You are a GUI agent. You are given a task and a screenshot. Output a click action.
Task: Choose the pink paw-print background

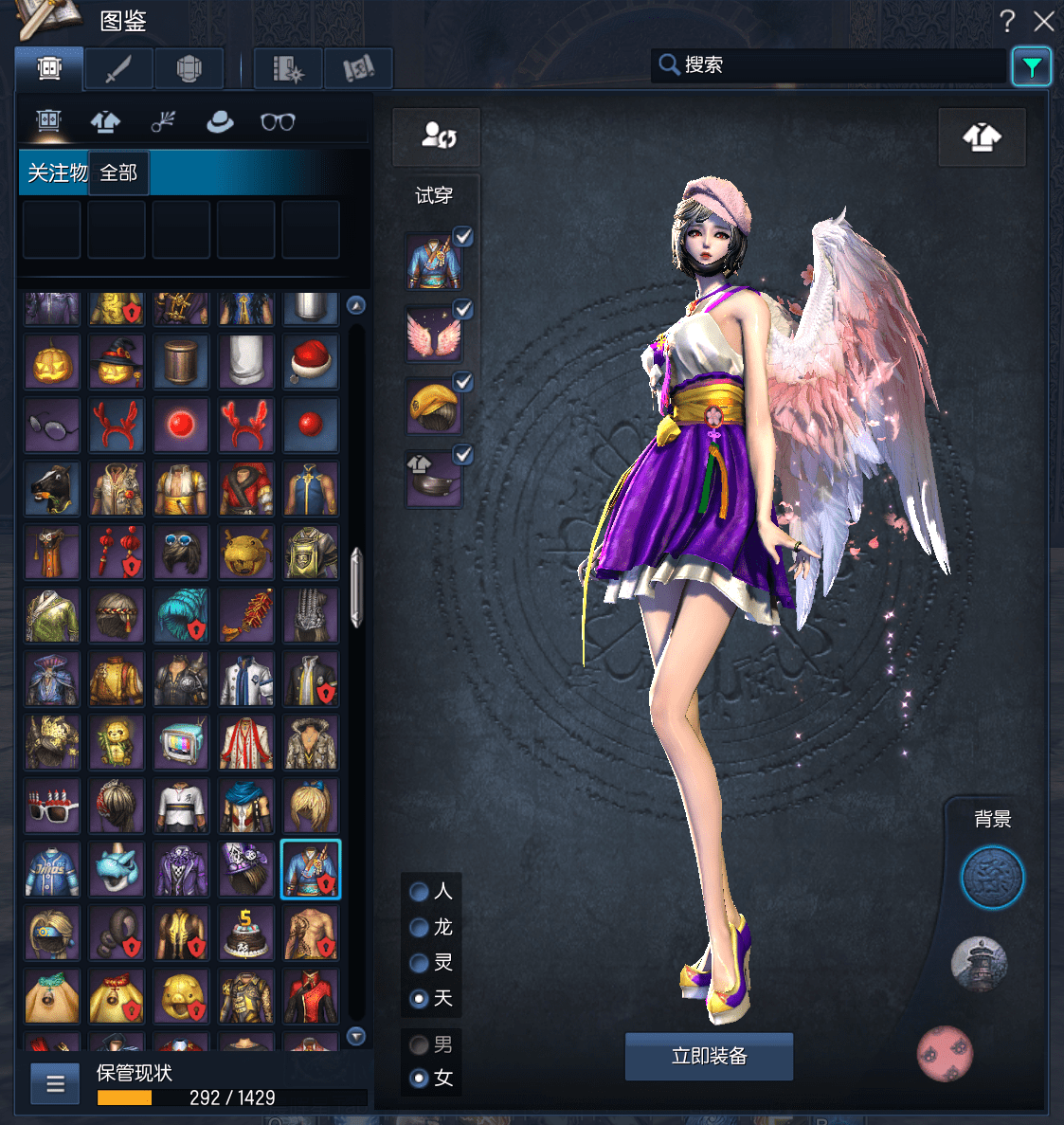click(x=945, y=1053)
